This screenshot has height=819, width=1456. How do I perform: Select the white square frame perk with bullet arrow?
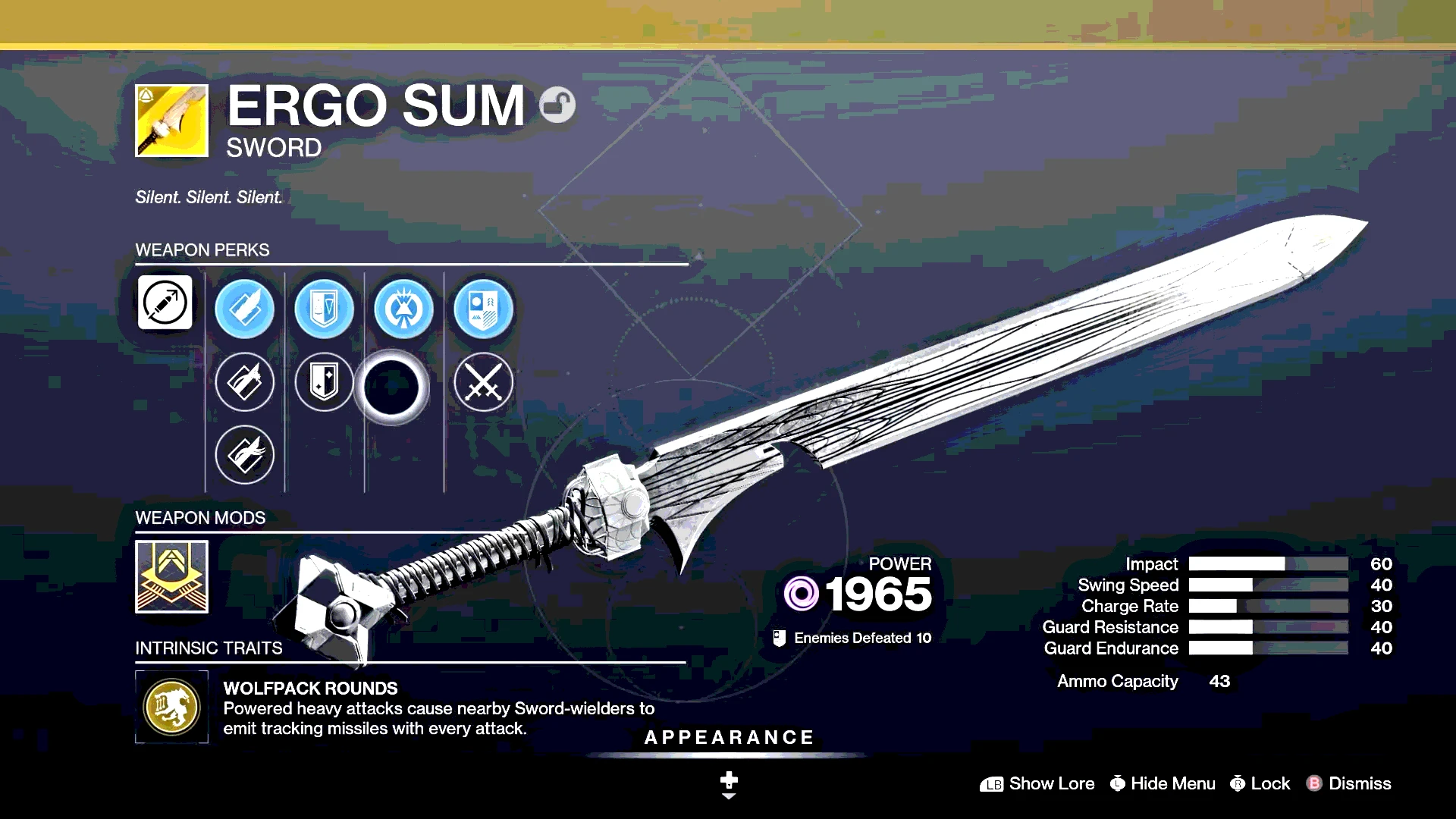165,303
